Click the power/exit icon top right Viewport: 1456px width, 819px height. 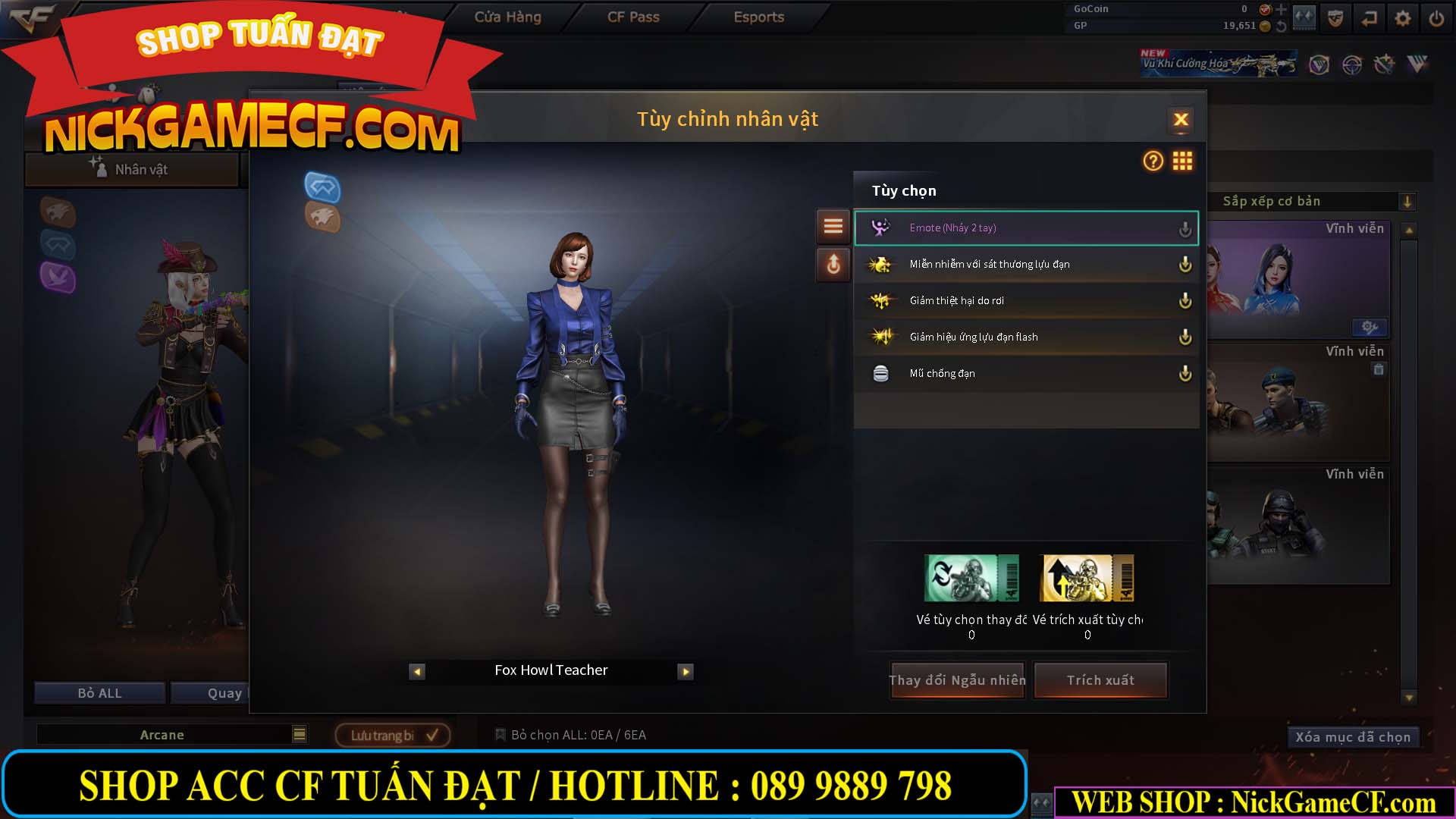pos(1436,17)
